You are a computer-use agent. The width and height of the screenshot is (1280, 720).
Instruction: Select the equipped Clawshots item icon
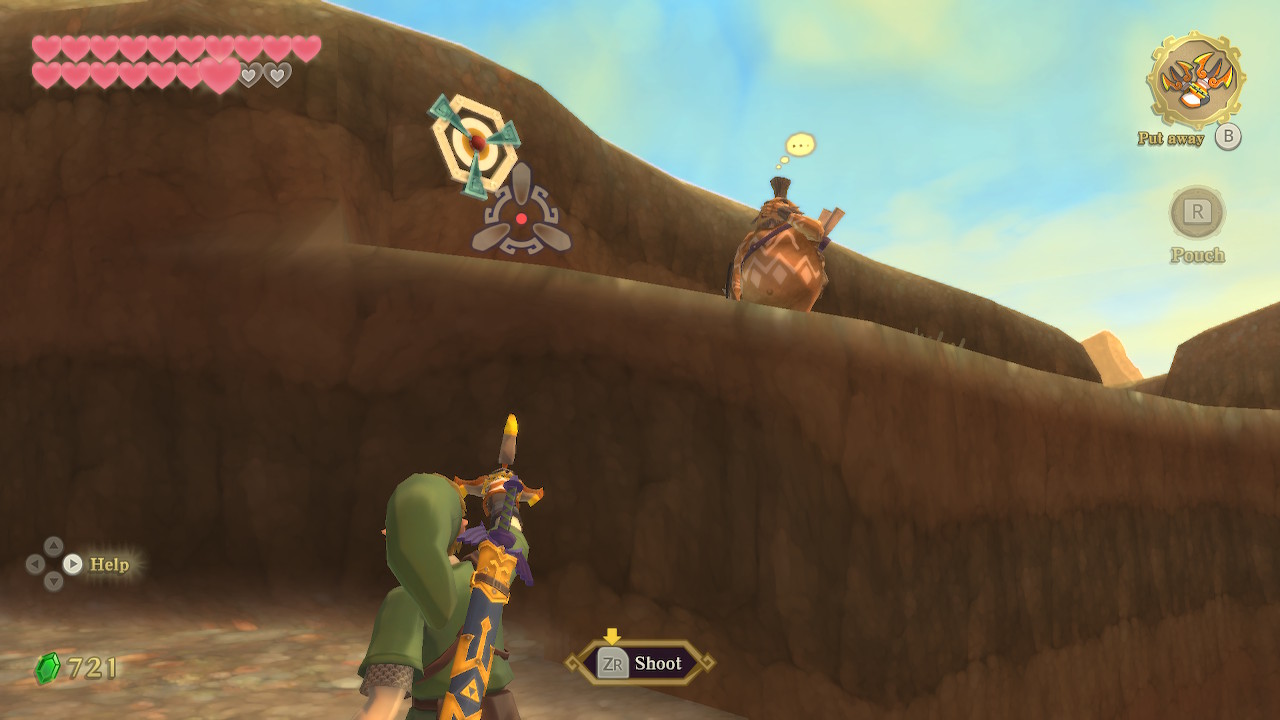[x=1195, y=80]
